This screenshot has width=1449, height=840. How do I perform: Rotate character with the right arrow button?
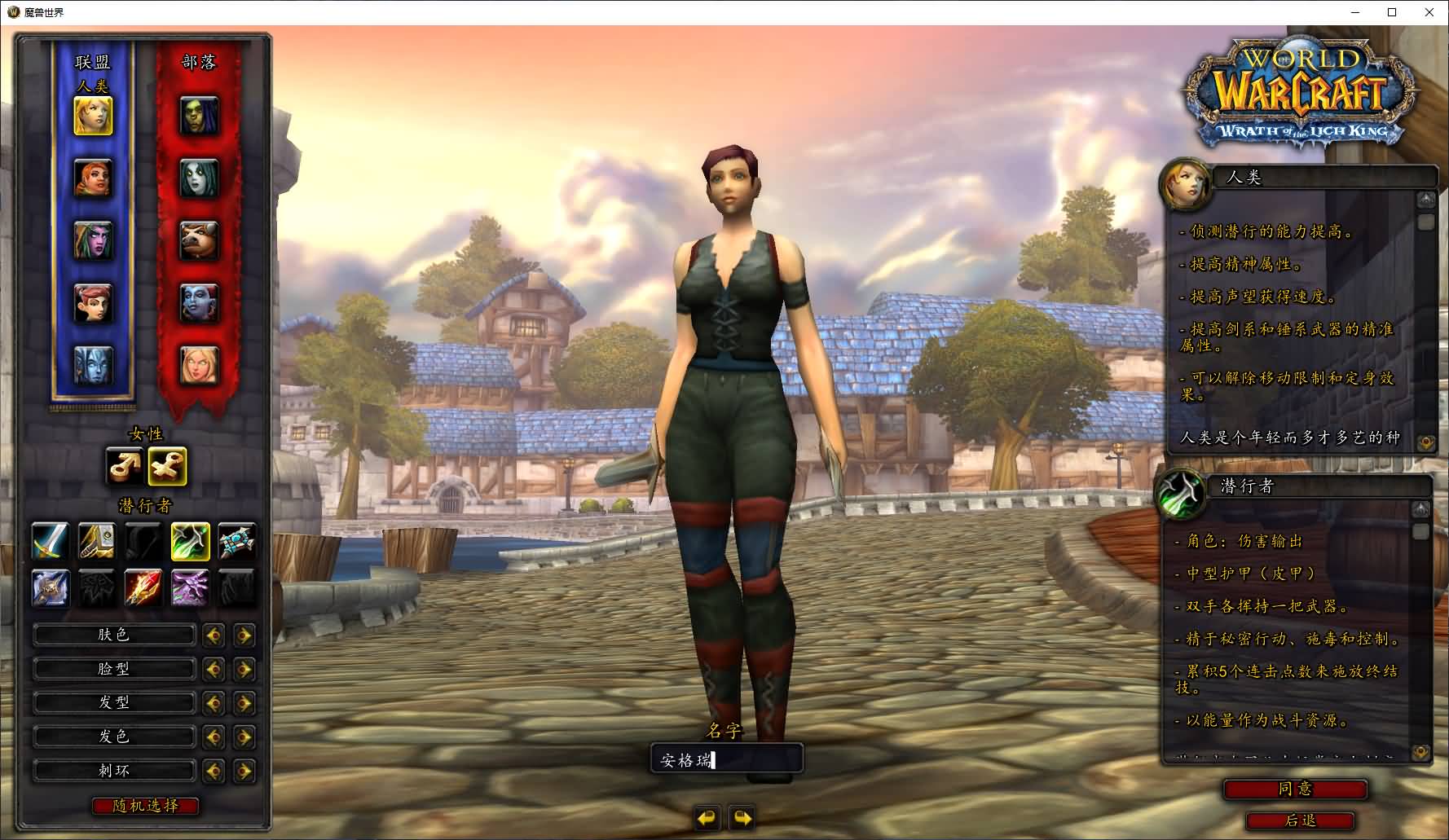(x=742, y=817)
